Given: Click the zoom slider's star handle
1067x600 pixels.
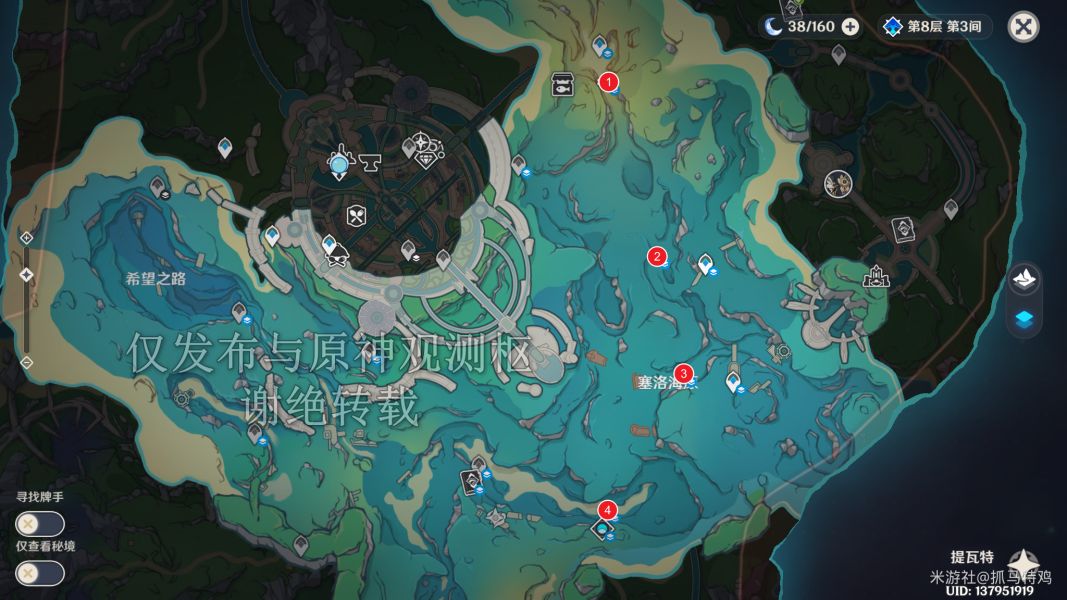Looking at the screenshot, I should (x=27, y=274).
